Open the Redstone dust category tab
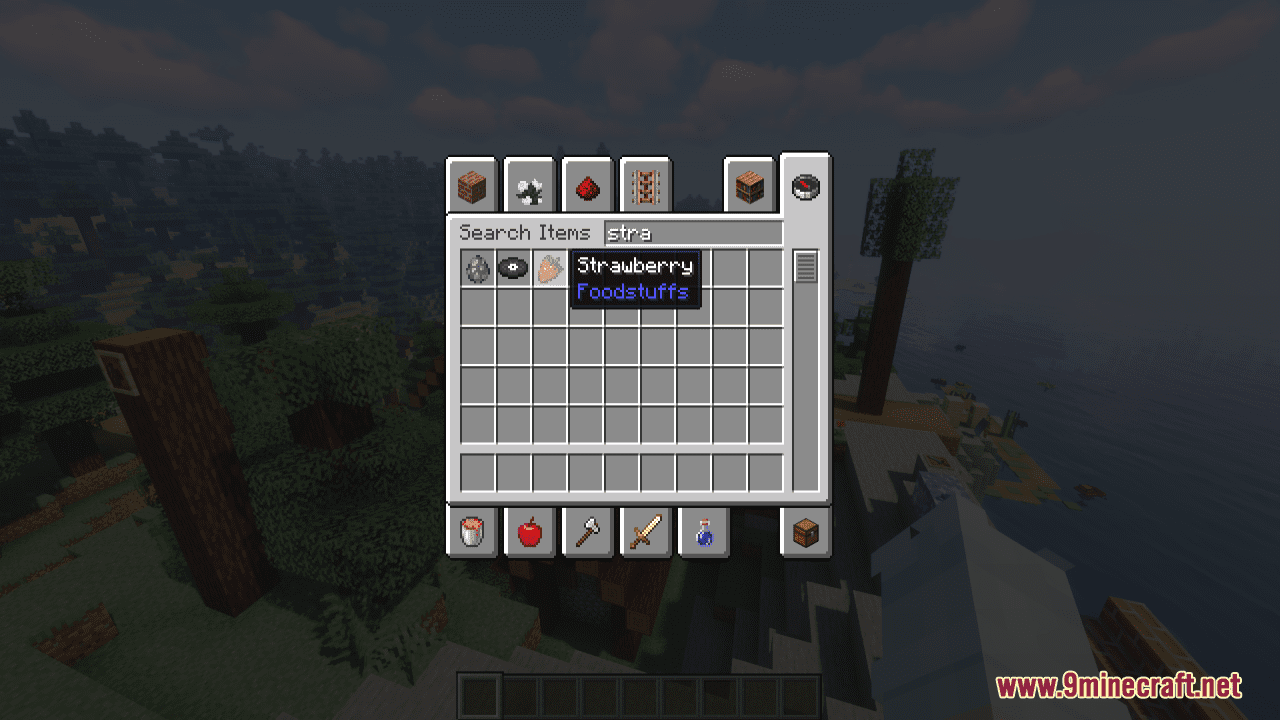This screenshot has height=720, width=1280. (x=587, y=185)
